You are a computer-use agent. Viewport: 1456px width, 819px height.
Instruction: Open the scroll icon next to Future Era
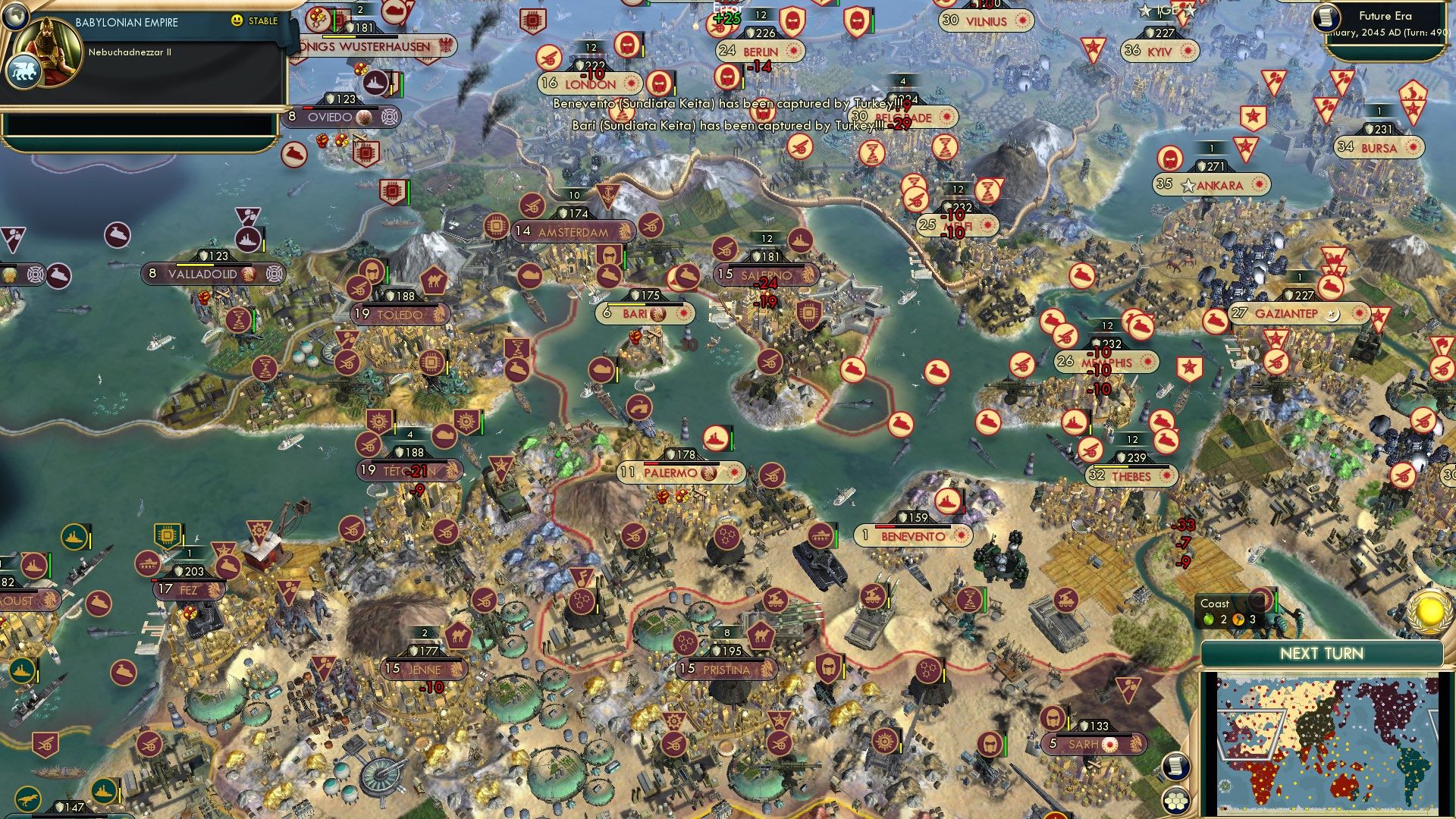(1326, 18)
